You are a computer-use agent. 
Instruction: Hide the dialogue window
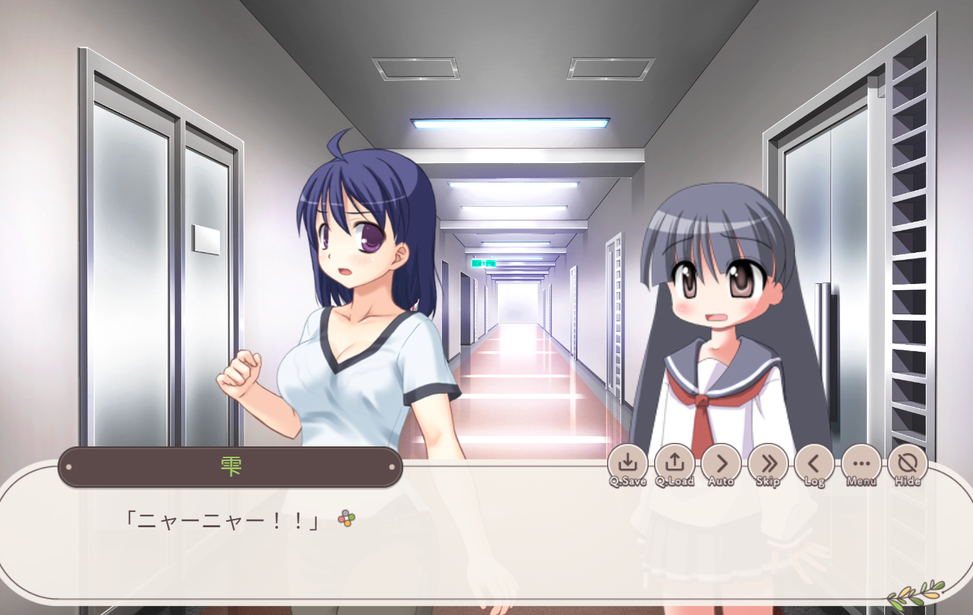tap(907, 464)
